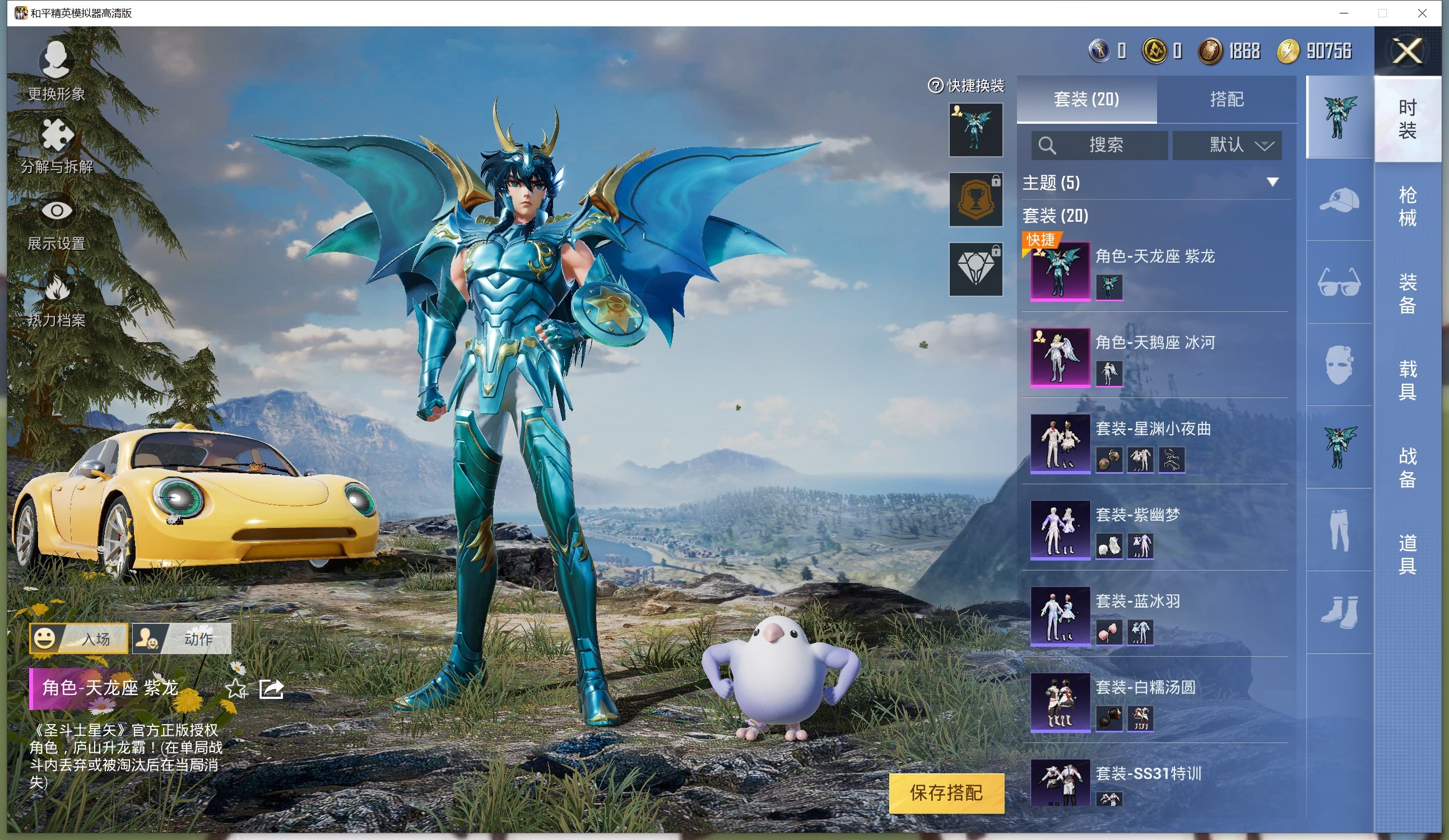Screen dimensions: 1449x840
Task: Select the glasses category icon
Action: (x=1339, y=282)
